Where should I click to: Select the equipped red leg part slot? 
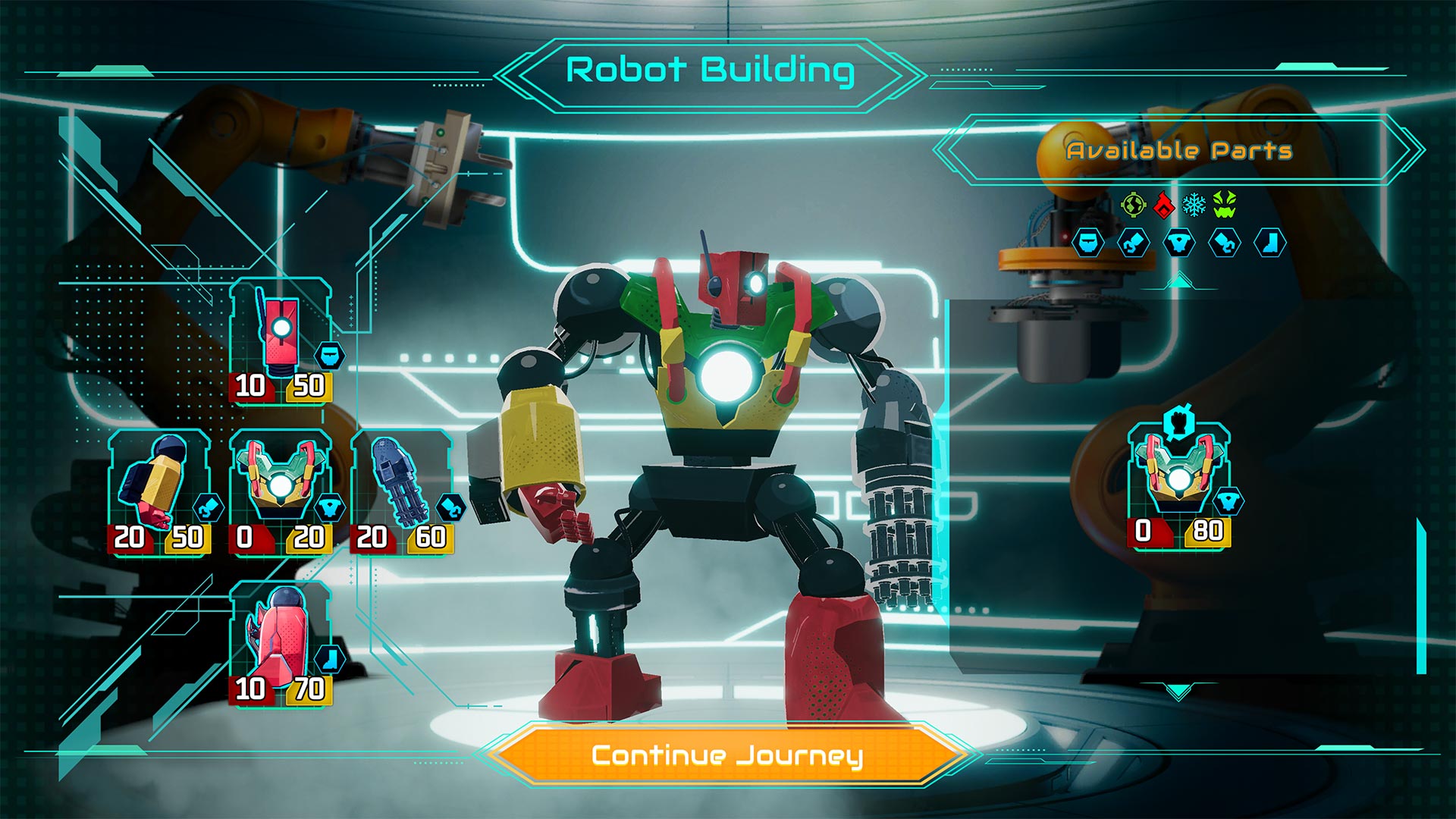pyautogui.click(x=281, y=643)
